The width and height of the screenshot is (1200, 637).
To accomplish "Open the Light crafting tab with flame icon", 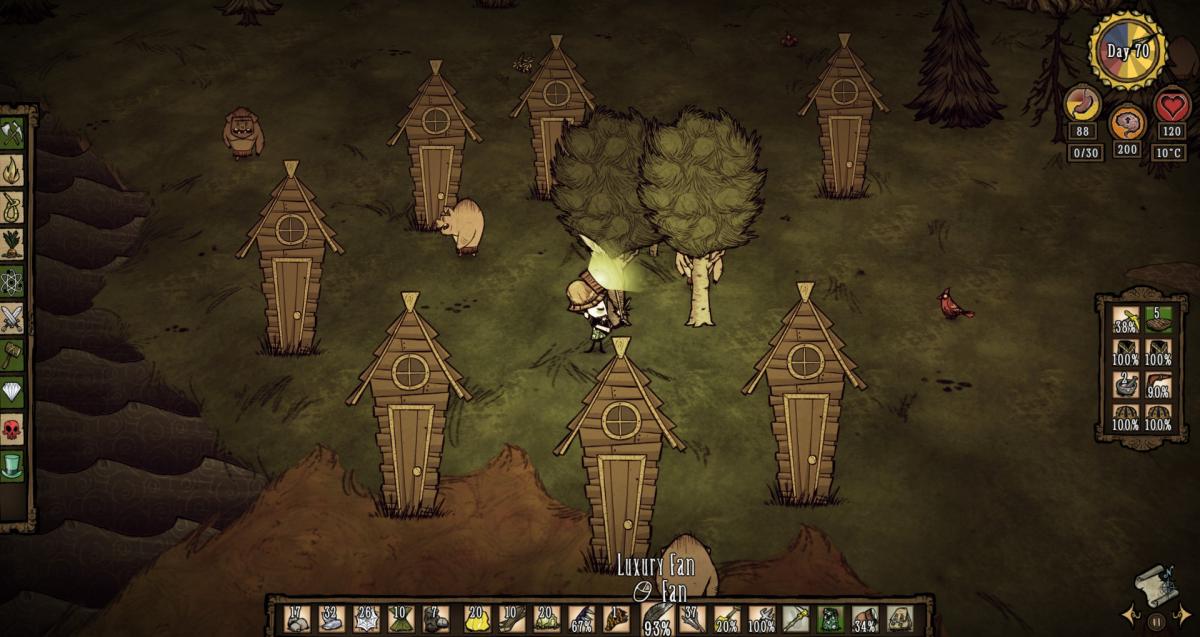I will click(12, 169).
